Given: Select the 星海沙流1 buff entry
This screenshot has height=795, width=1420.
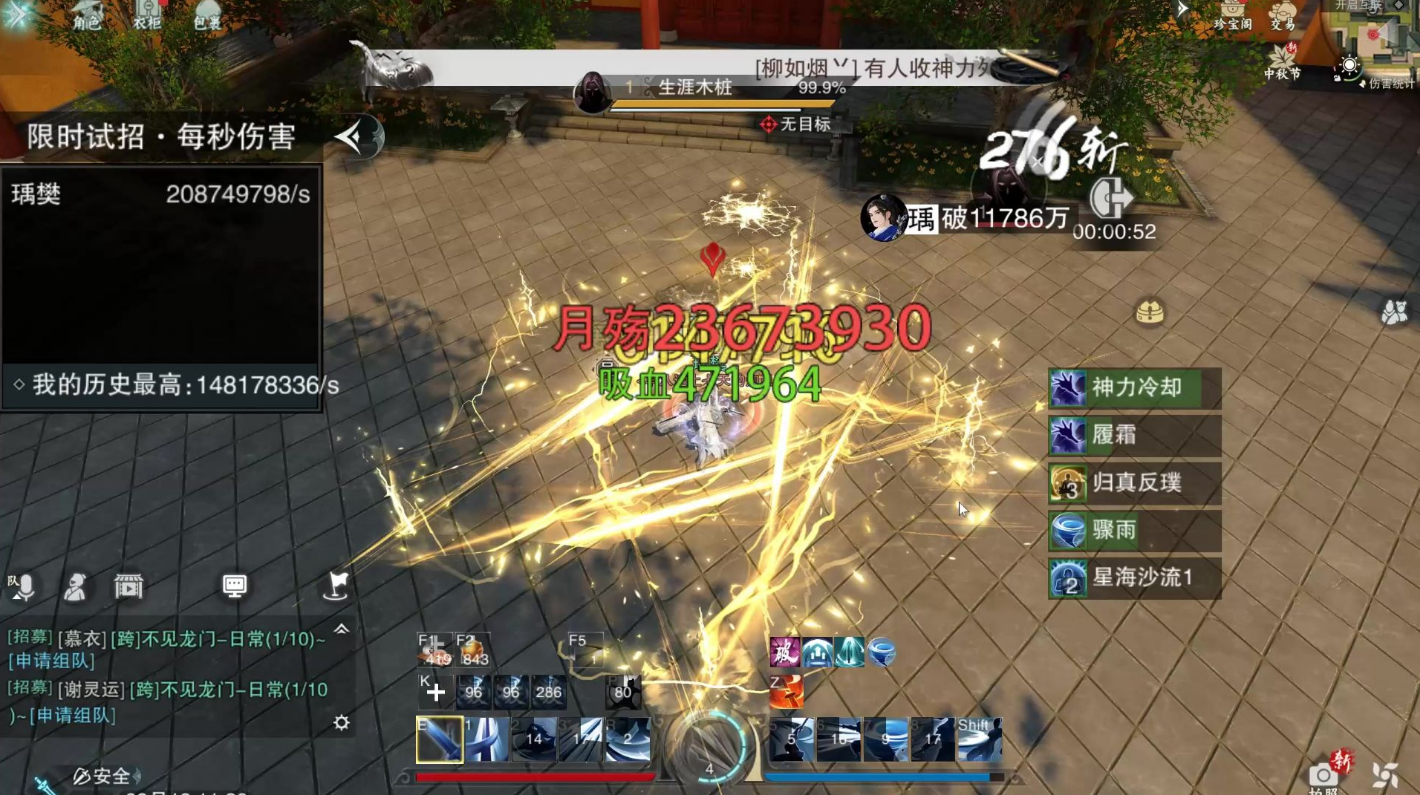Looking at the screenshot, I should [x=1134, y=579].
